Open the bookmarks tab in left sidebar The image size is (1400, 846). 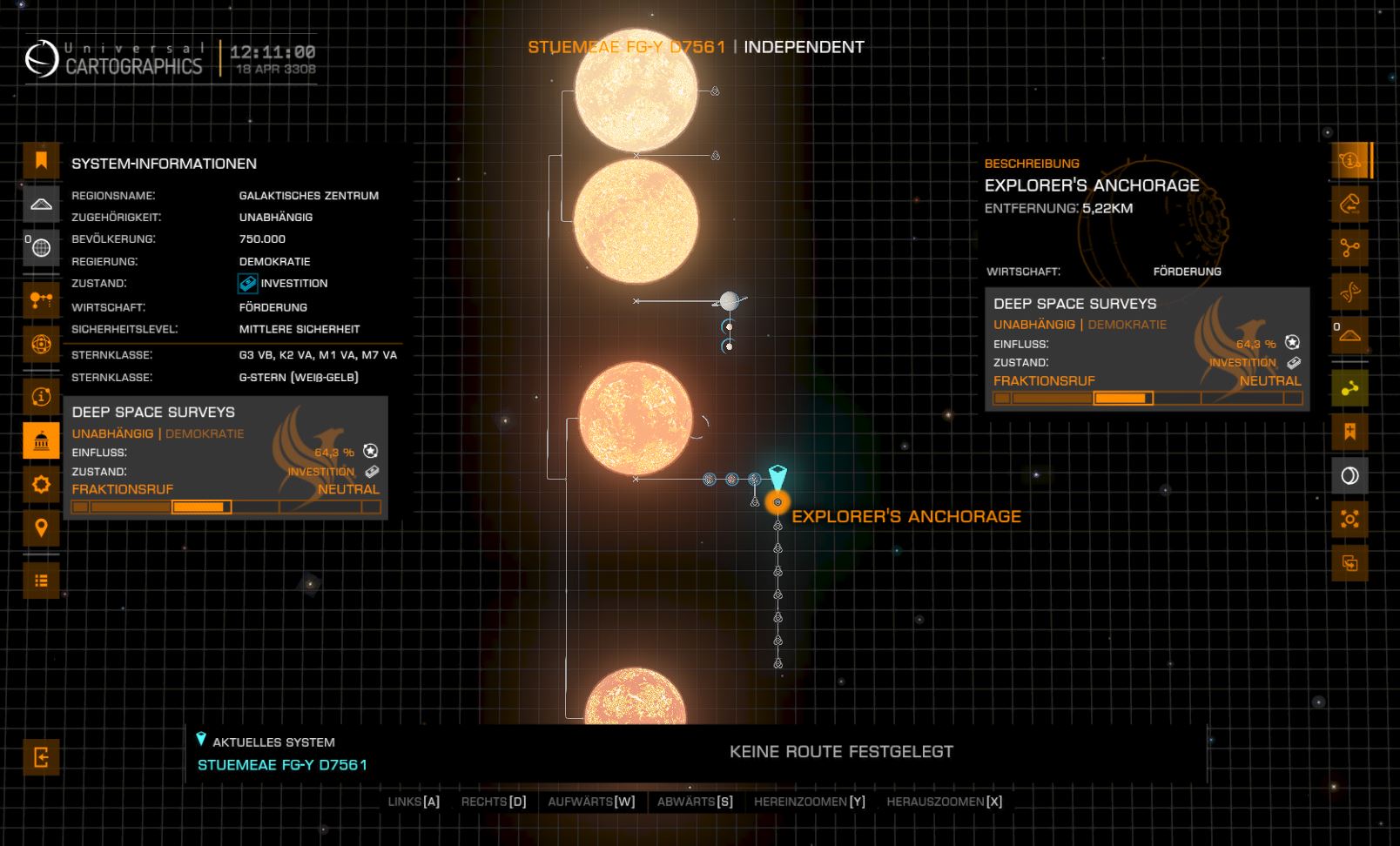pos(41,161)
